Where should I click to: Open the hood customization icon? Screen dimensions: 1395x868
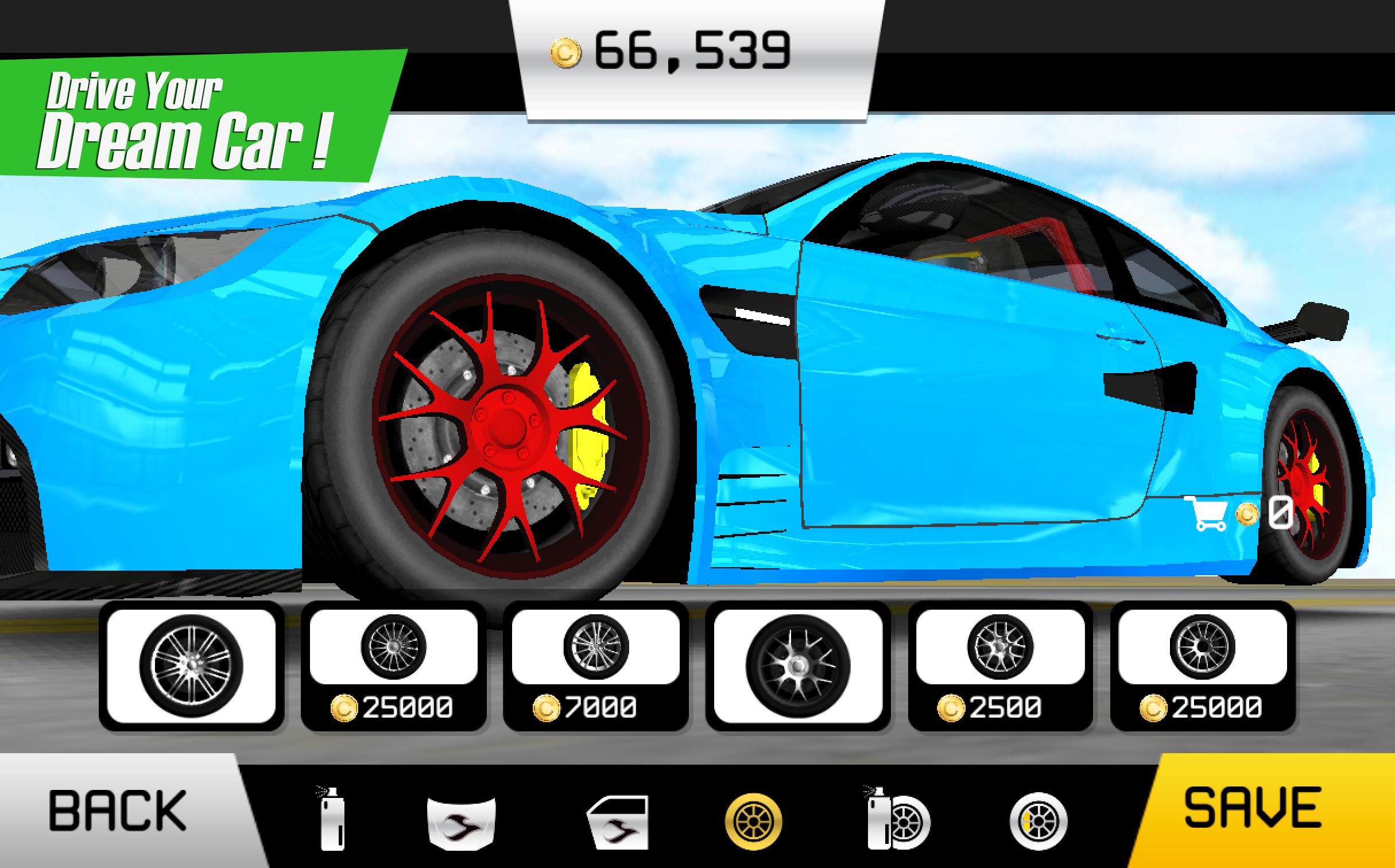tap(462, 824)
